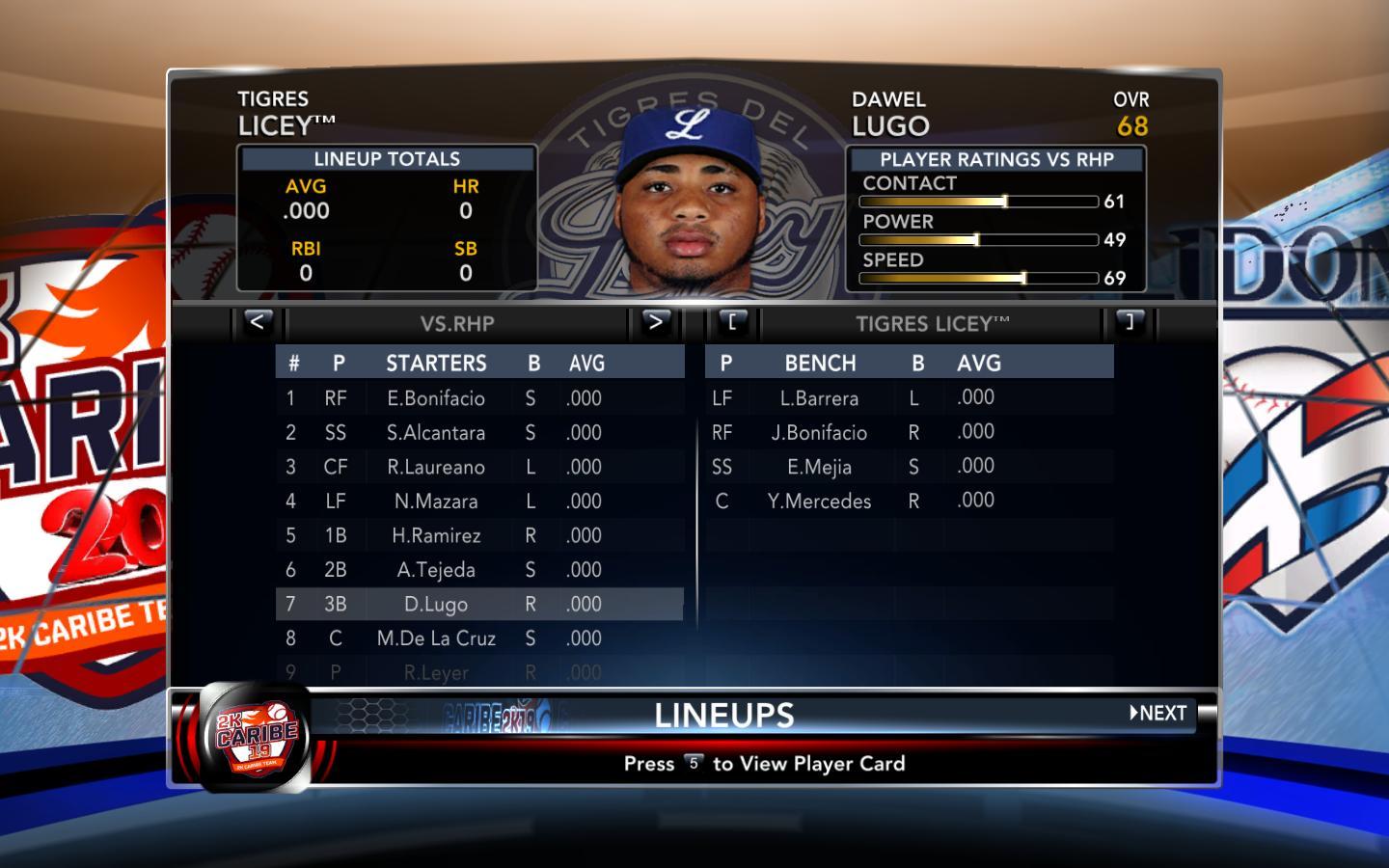
Task: Pick N.Mazara from starters list
Action: tap(436, 502)
